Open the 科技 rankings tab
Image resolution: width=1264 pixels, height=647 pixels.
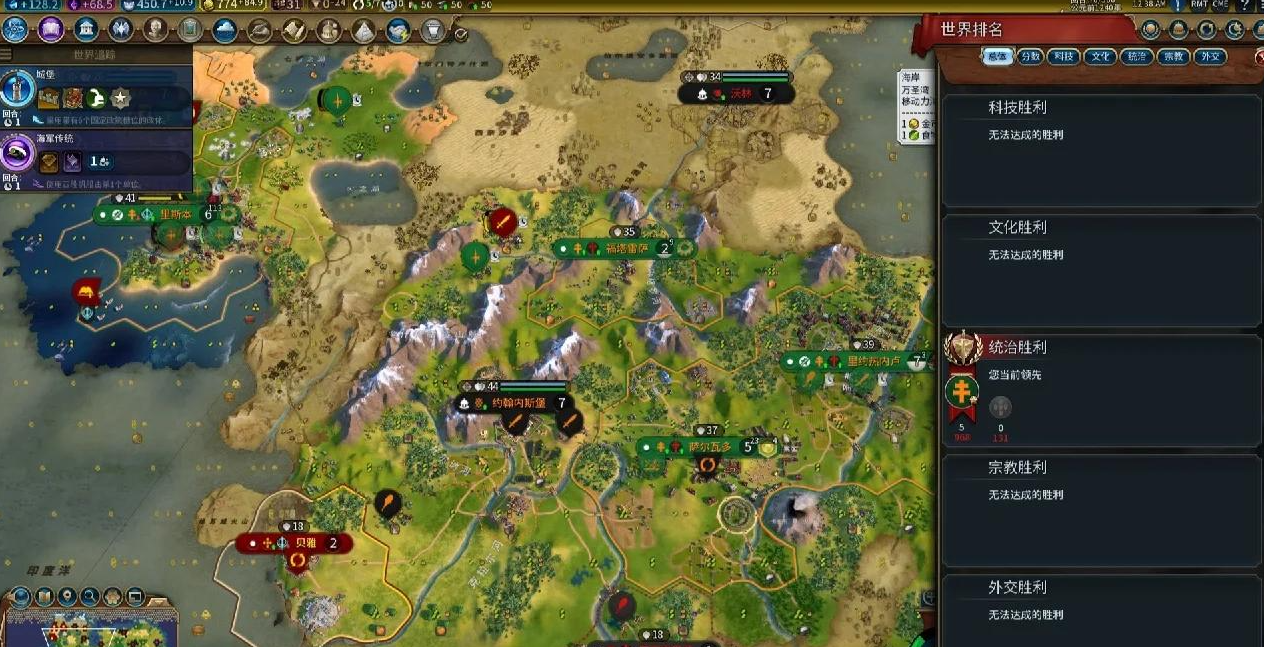tap(1063, 57)
